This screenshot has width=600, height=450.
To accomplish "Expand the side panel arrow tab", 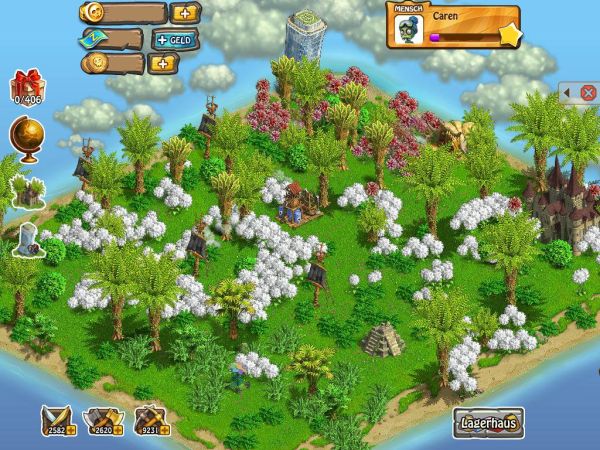I will (566, 93).
